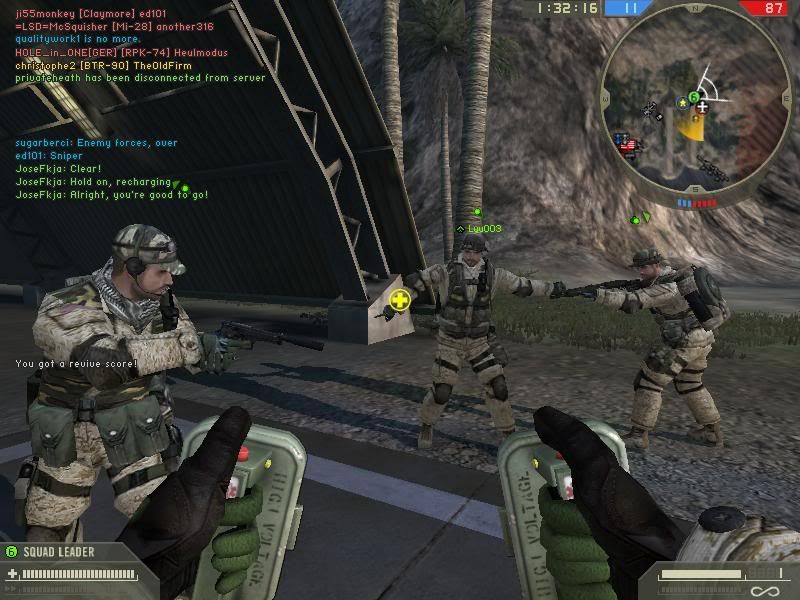Click JoseFkja's 'Alright, you're good to go!' message
The image size is (800, 600).
112,195
